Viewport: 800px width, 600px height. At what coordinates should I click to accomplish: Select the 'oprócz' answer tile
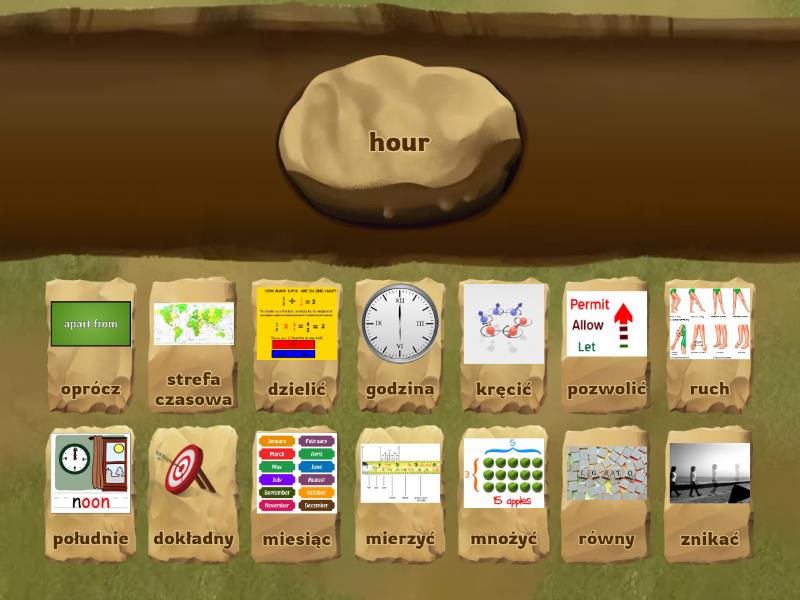(x=91, y=343)
